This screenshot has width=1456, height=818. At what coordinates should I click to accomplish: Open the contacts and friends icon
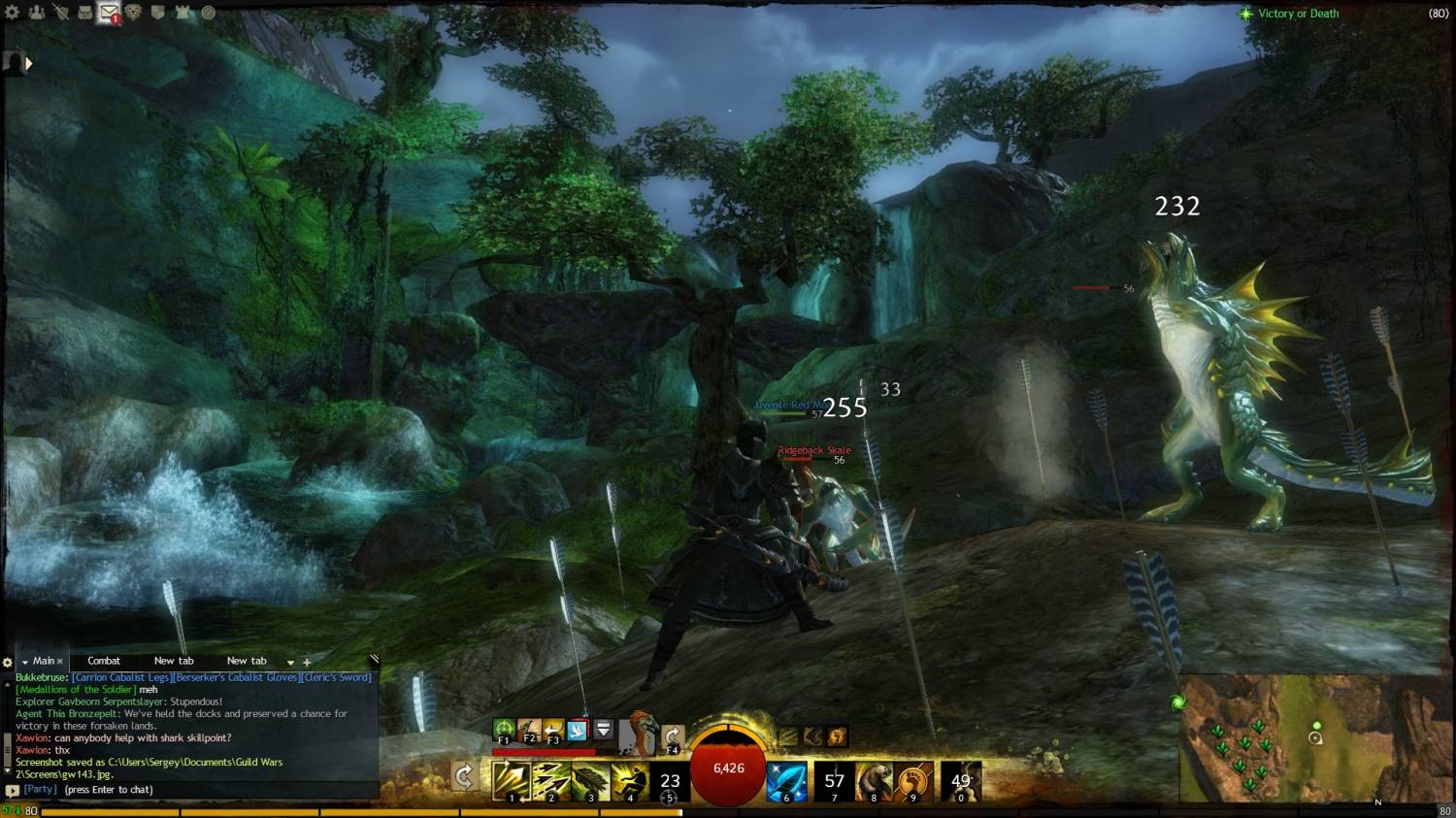[x=37, y=14]
